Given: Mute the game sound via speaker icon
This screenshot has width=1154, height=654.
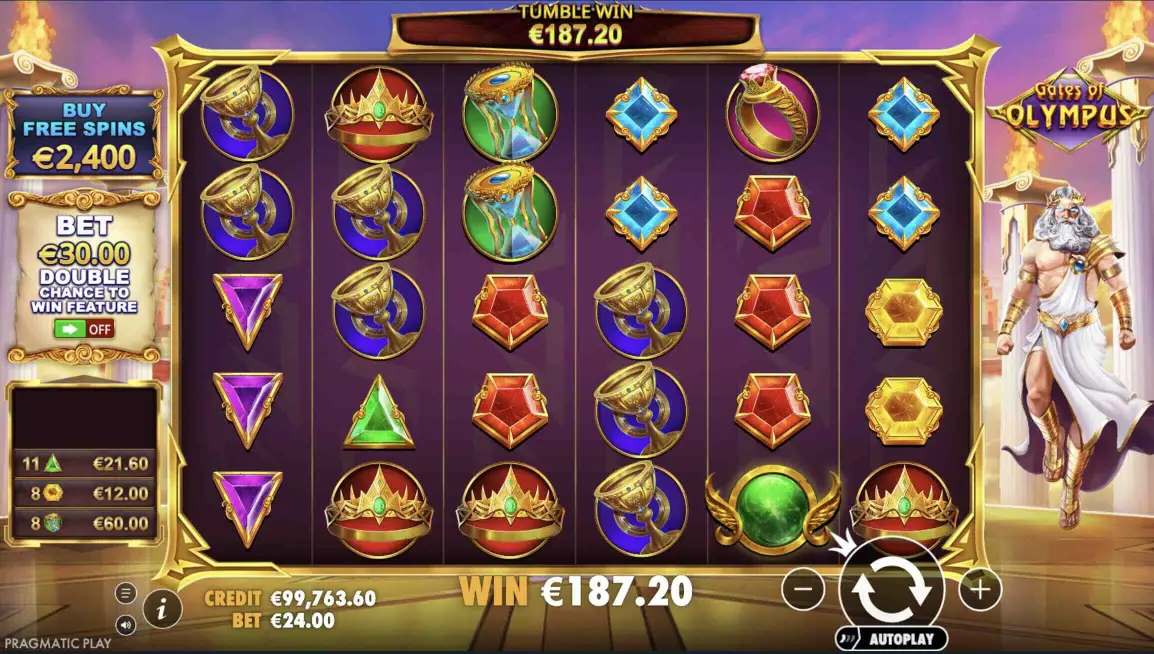Looking at the screenshot, I should [126, 624].
